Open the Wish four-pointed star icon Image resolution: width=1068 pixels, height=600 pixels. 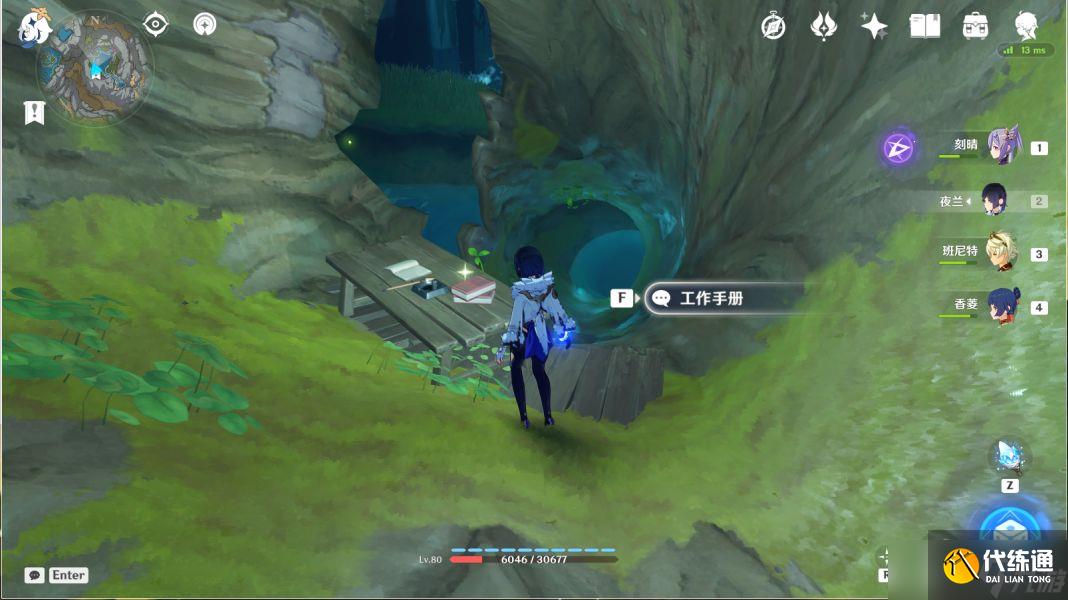coord(874,26)
